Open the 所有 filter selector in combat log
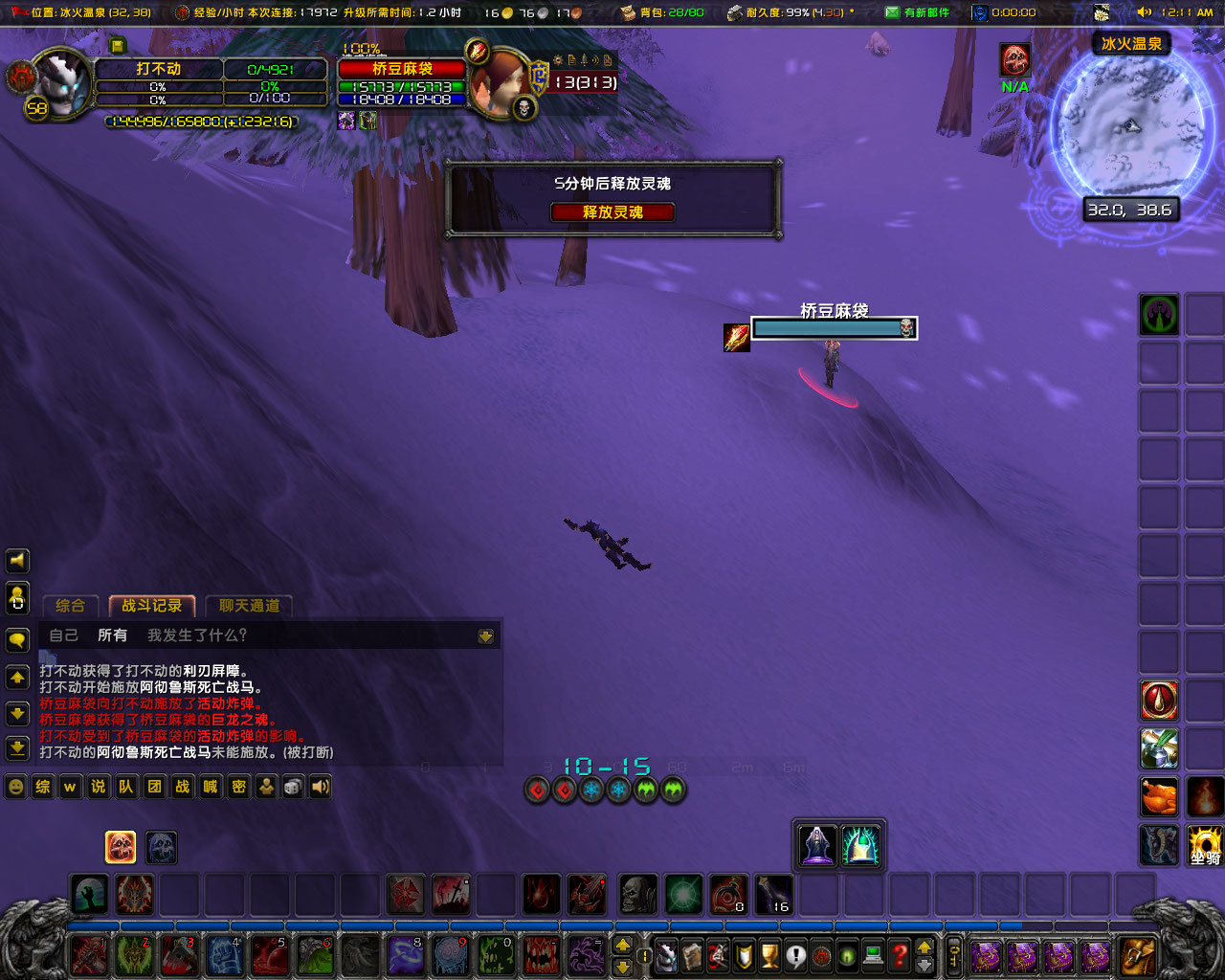The height and width of the screenshot is (980, 1225). point(113,635)
